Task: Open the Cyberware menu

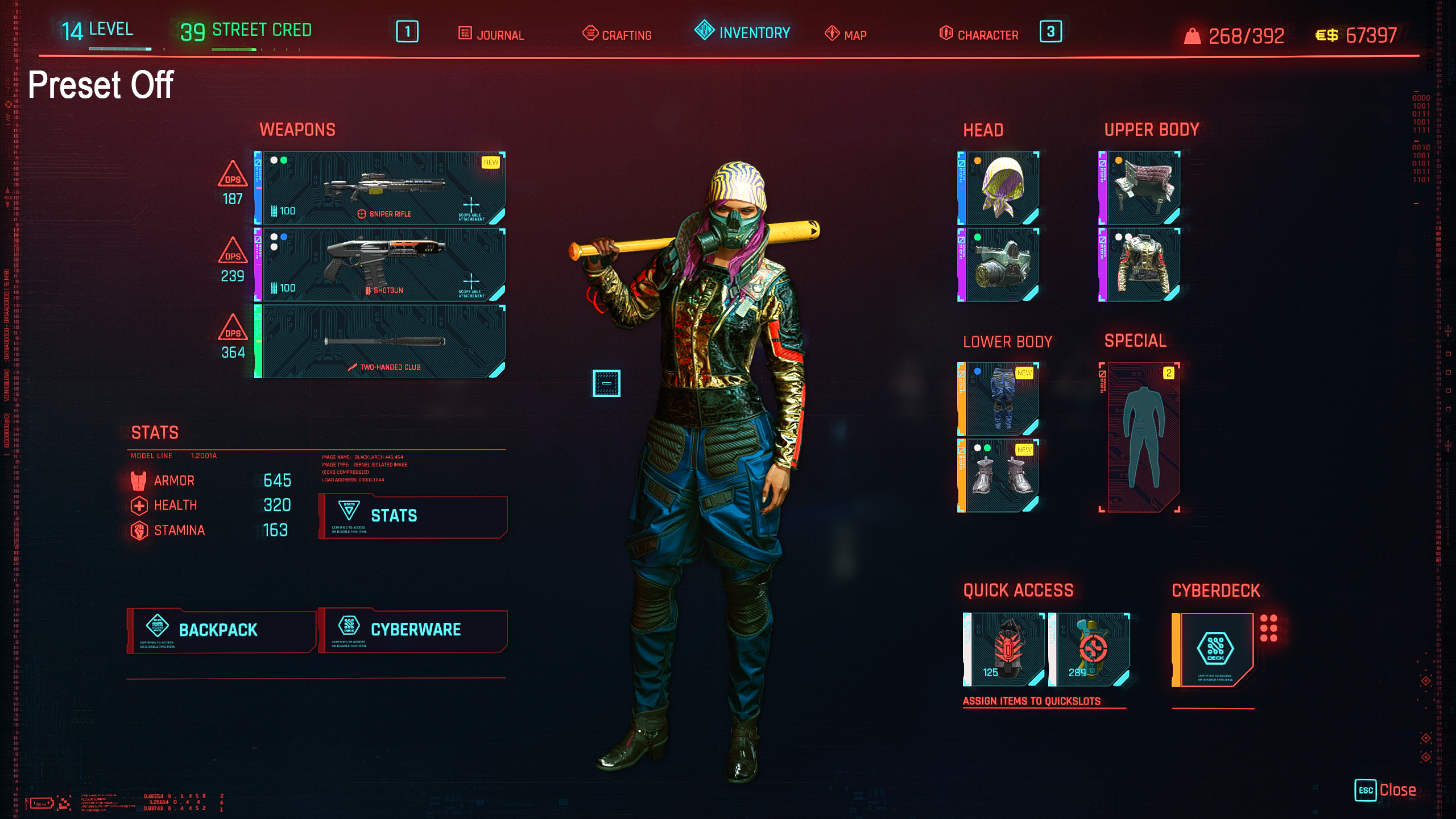Action: click(x=413, y=630)
